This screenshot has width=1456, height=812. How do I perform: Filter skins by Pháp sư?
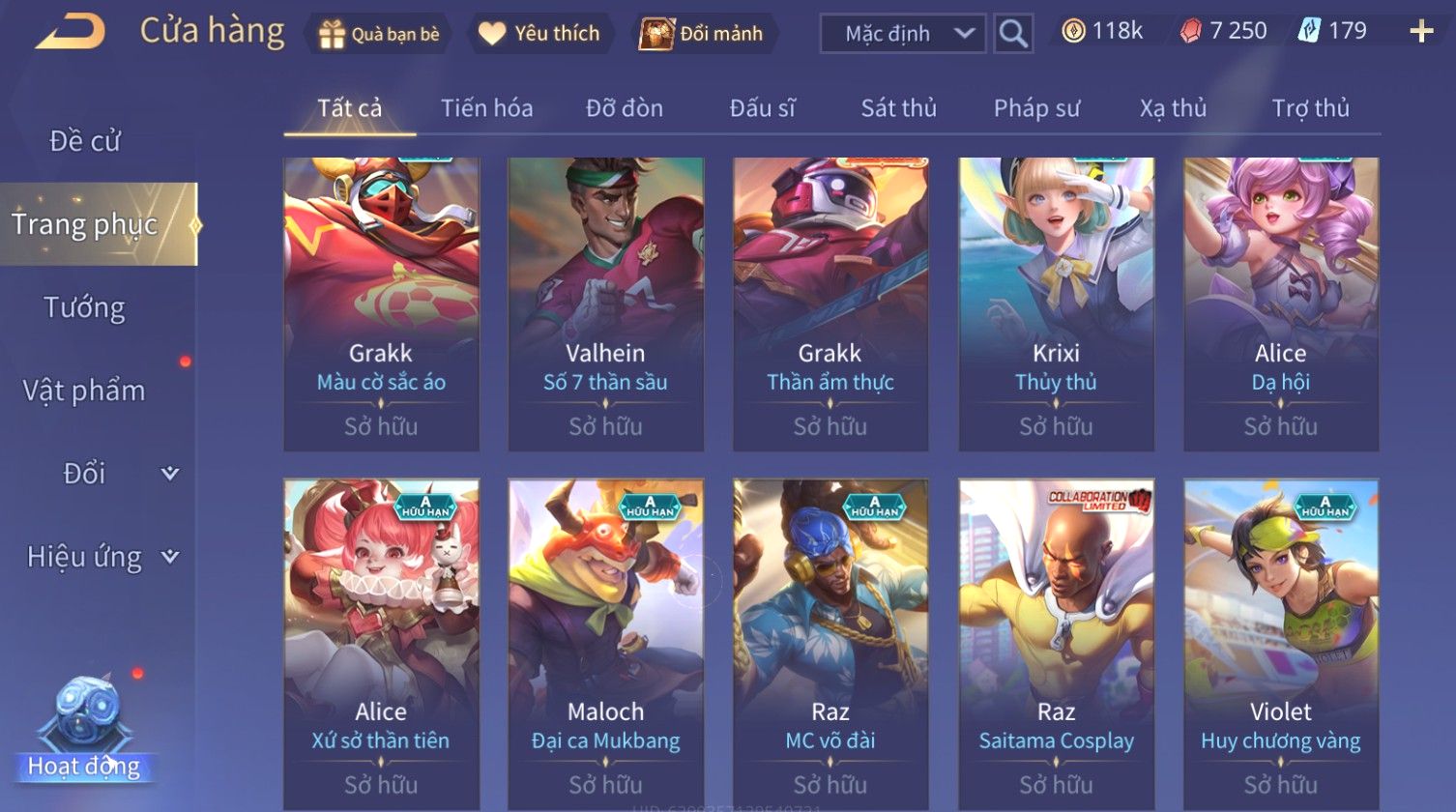(x=1036, y=108)
